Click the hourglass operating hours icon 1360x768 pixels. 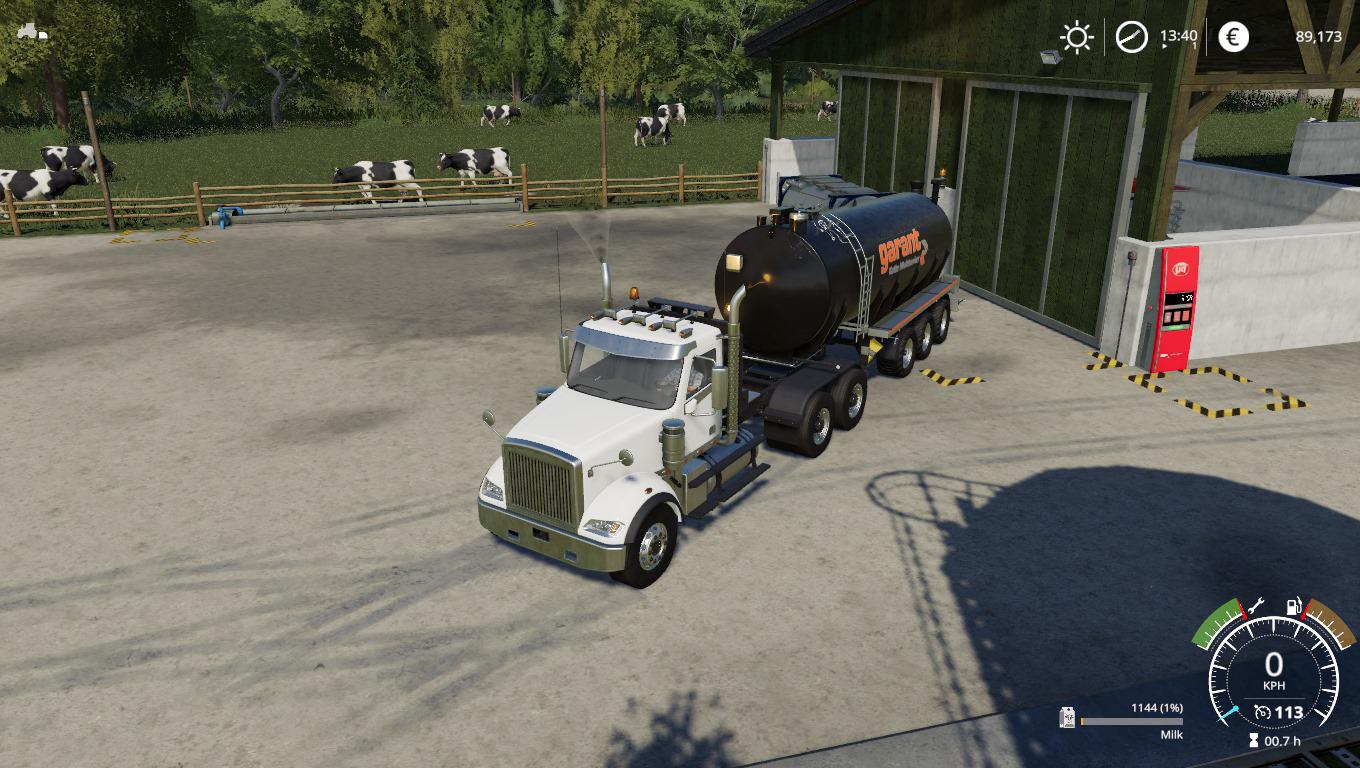pyautogui.click(x=1254, y=741)
